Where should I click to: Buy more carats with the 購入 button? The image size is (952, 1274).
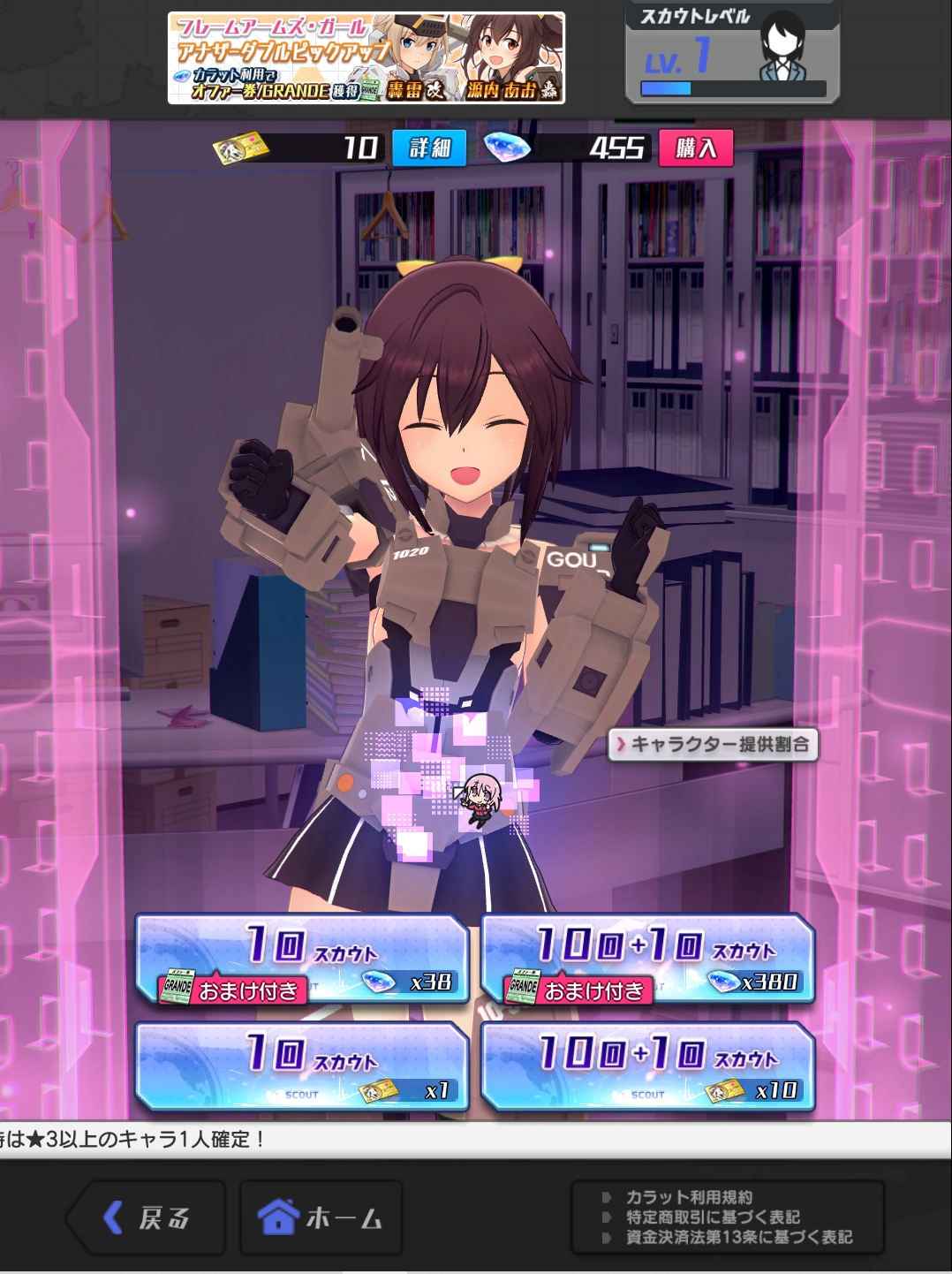click(x=696, y=148)
